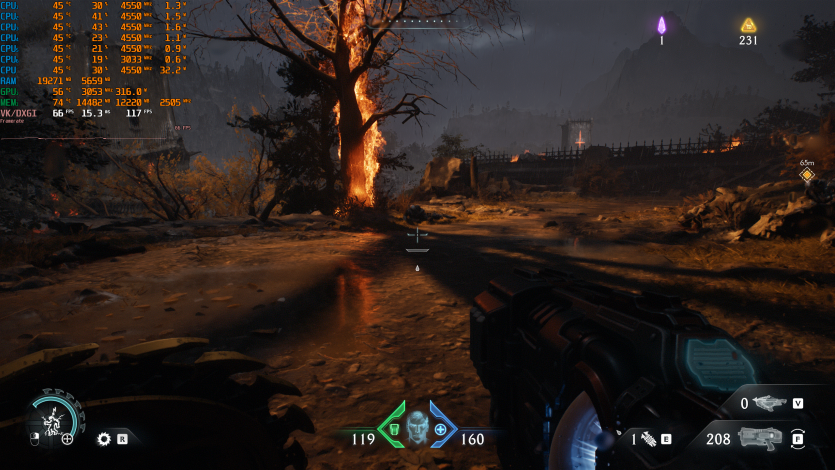The height and width of the screenshot is (470, 835).
Task: Click the purple crystal currency icon
Action: click(x=661, y=25)
